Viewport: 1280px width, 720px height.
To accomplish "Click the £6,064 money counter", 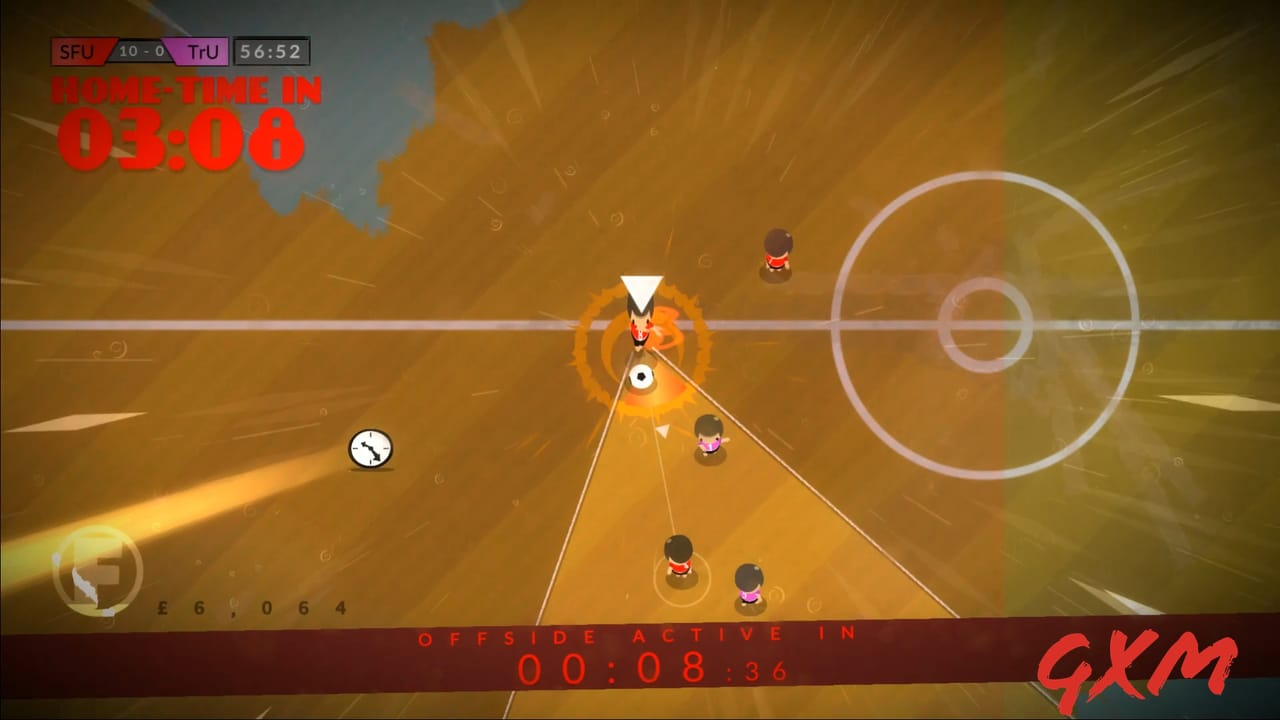I will click(252, 607).
